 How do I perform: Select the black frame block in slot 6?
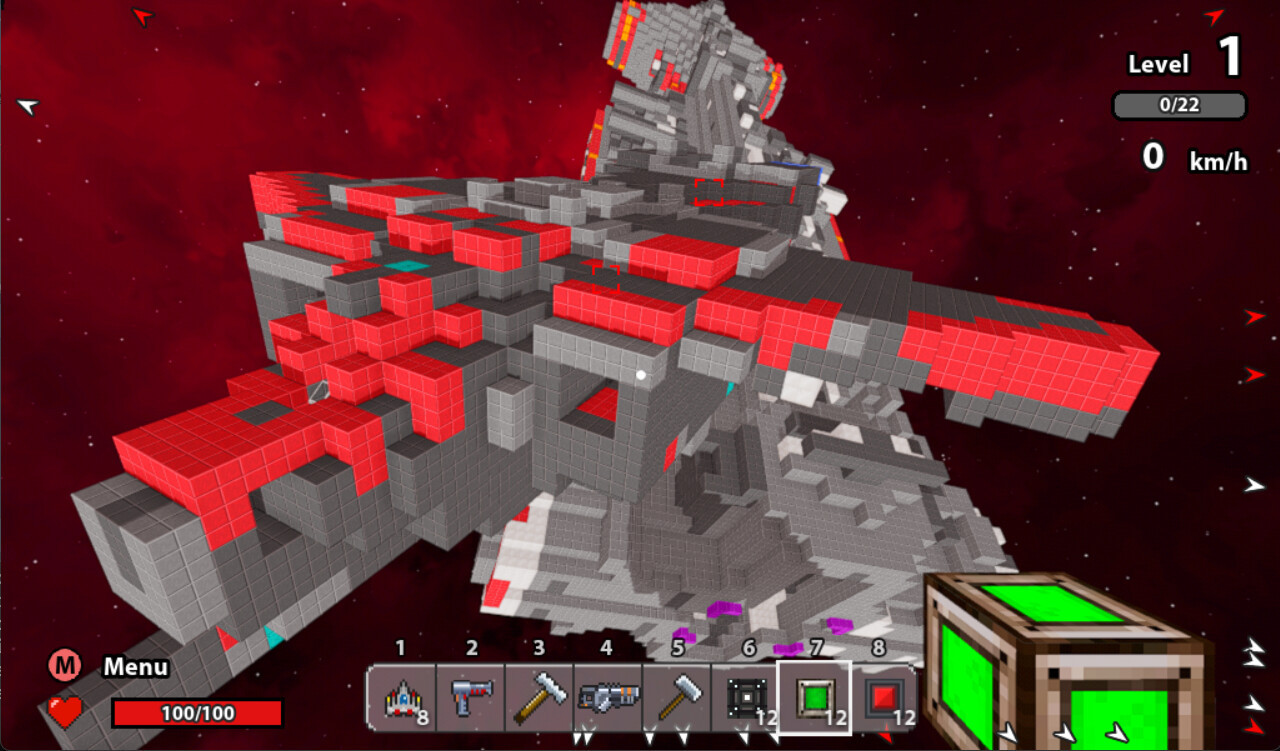tap(745, 698)
